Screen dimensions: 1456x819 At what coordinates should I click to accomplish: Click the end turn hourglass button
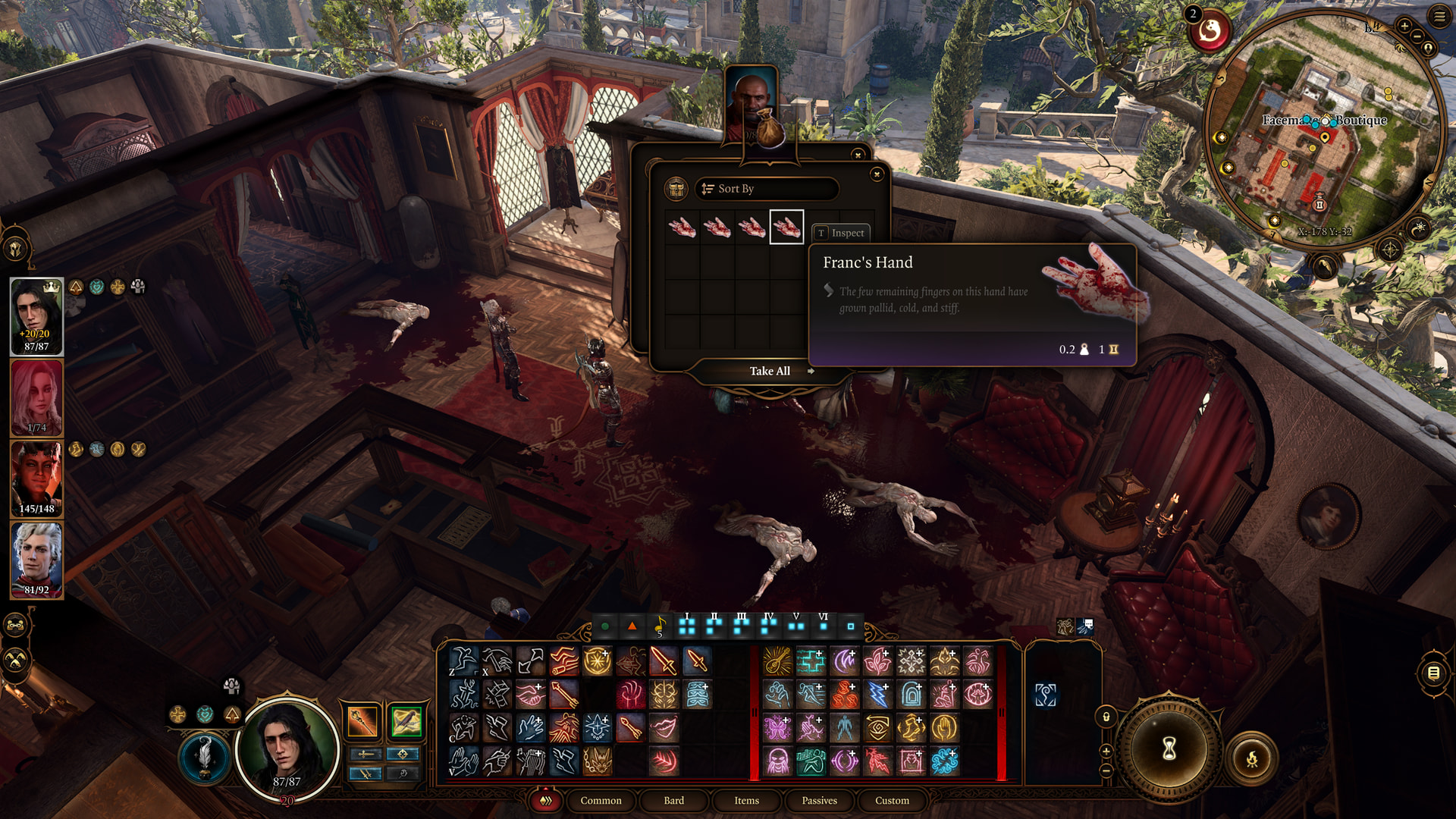click(x=1169, y=749)
